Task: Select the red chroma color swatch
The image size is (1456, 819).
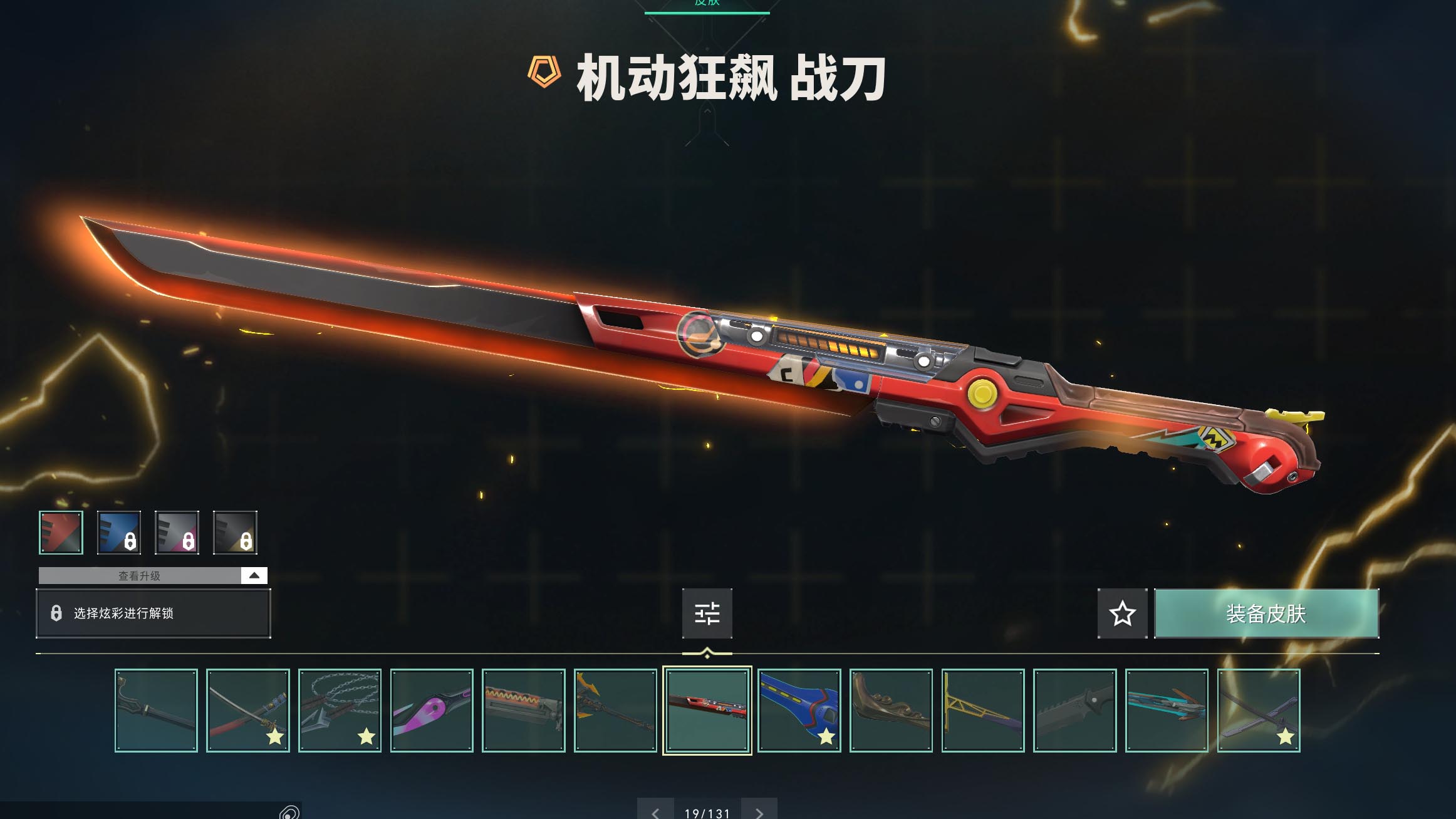Action: (x=61, y=532)
